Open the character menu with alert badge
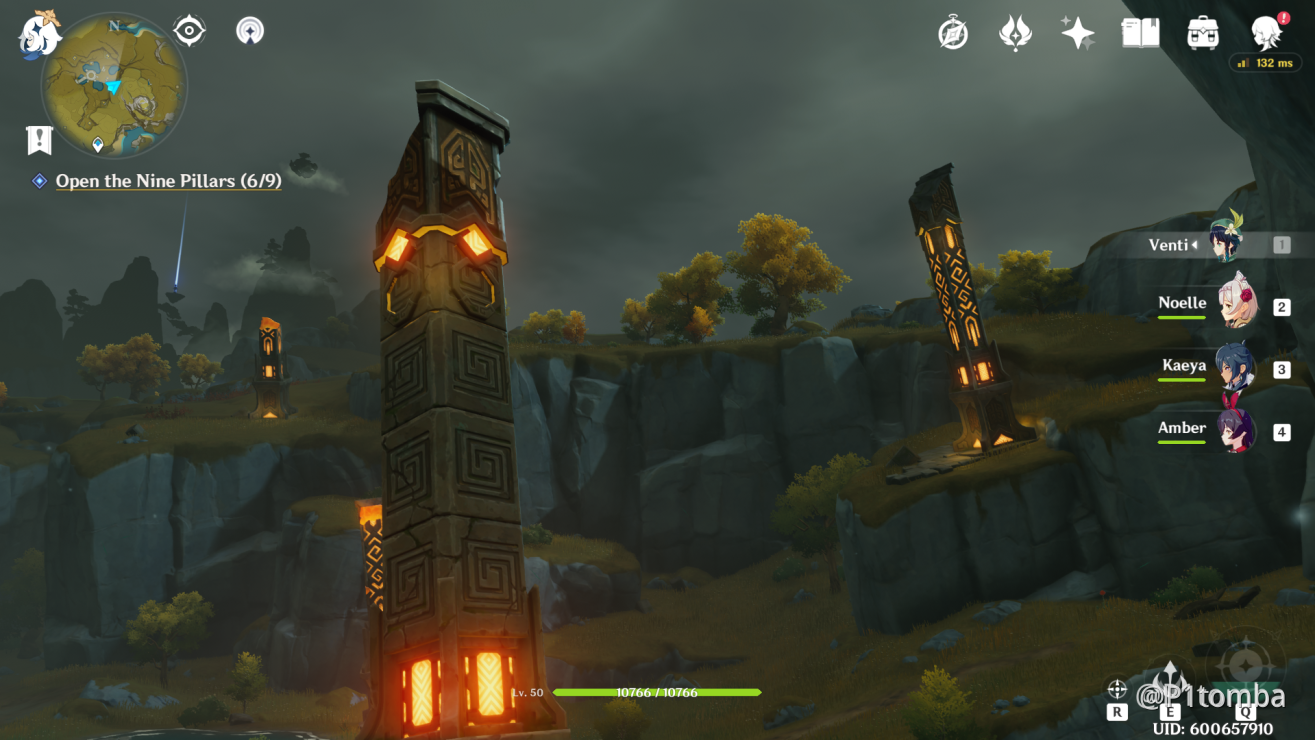This screenshot has height=740, width=1315. (1267, 33)
